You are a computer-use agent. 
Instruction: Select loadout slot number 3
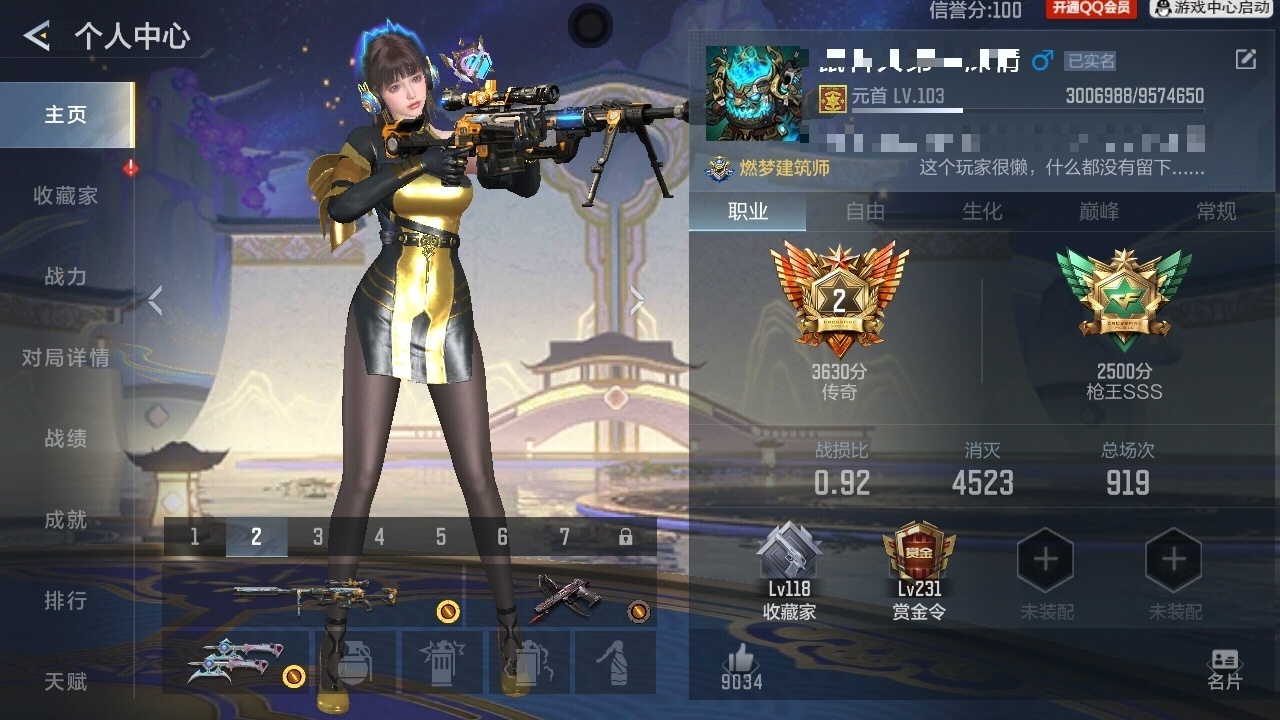(x=318, y=537)
